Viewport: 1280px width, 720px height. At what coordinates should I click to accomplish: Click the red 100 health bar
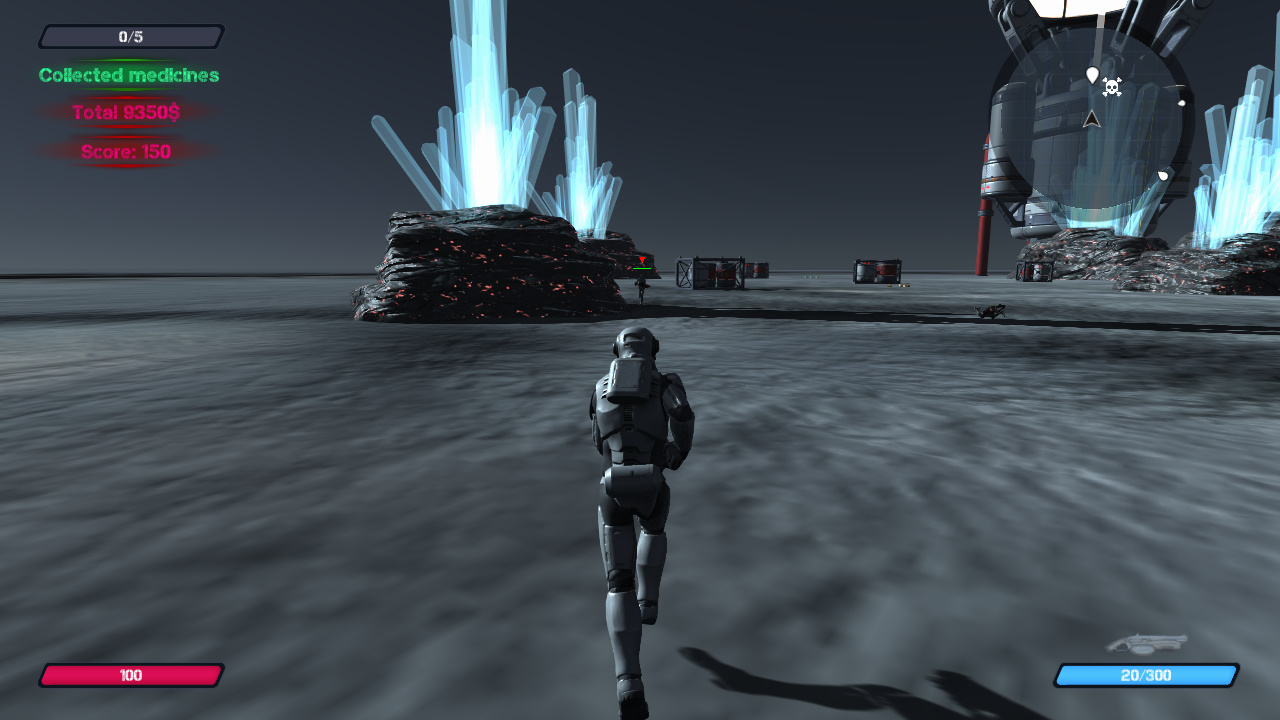click(x=130, y=675)
